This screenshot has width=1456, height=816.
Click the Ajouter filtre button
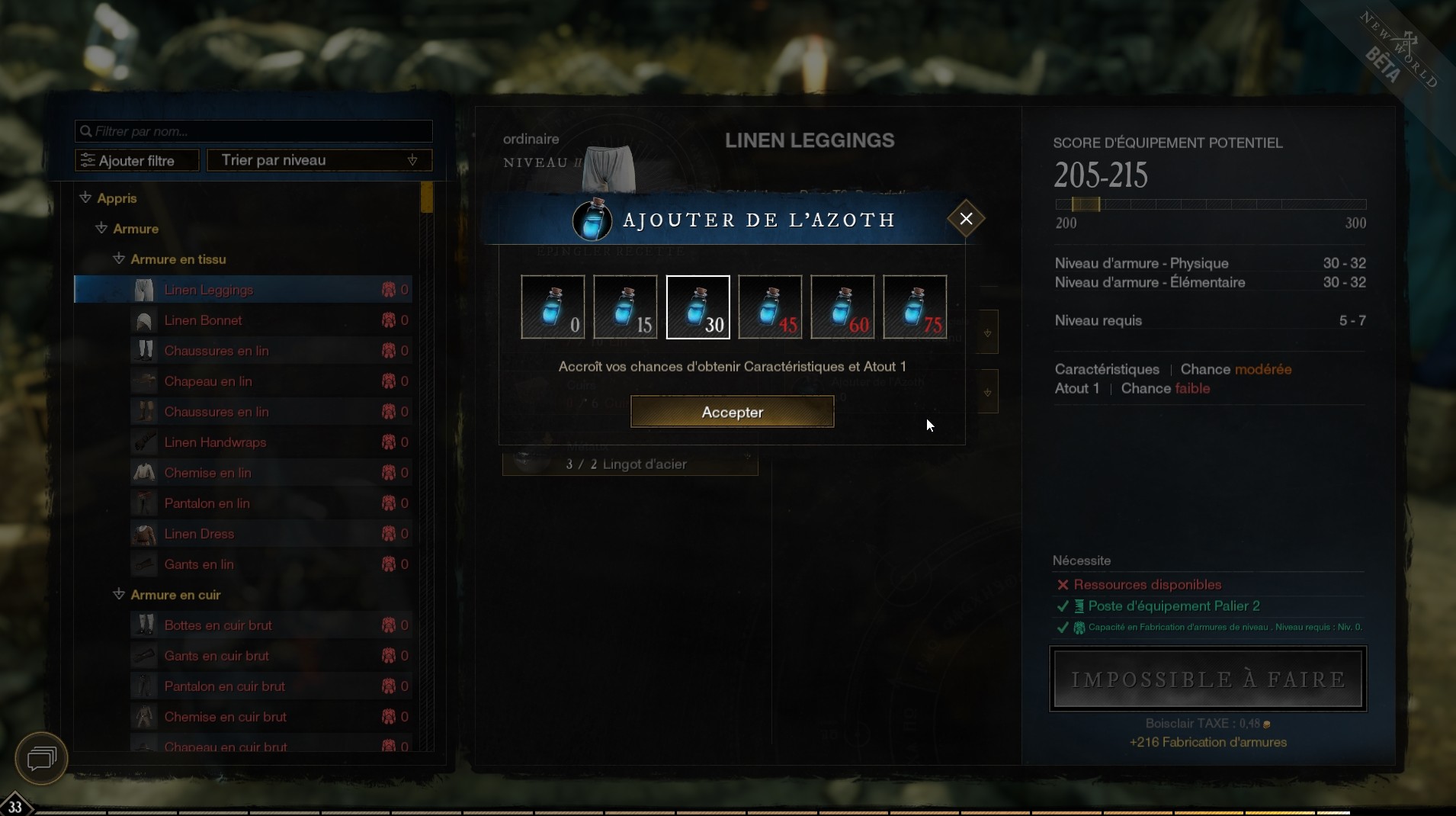click(x=136, y=160)
